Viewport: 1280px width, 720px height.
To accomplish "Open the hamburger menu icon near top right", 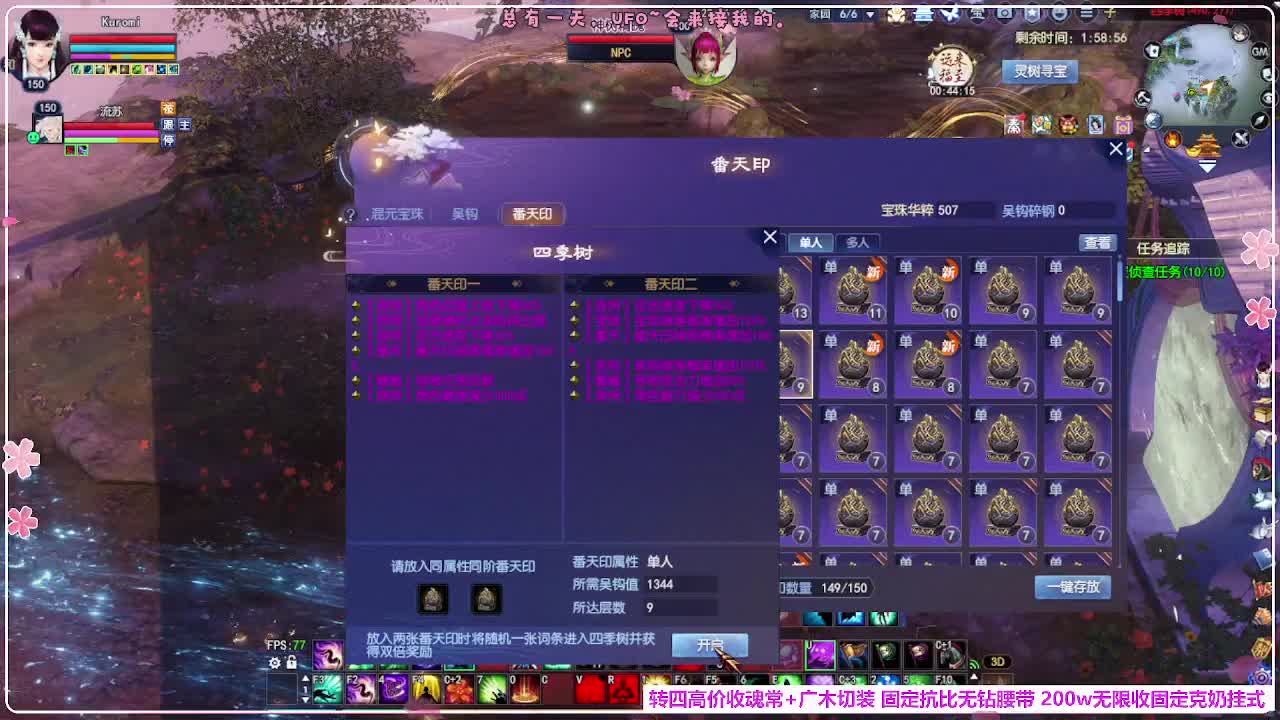I will click(x=1088, y=13).
